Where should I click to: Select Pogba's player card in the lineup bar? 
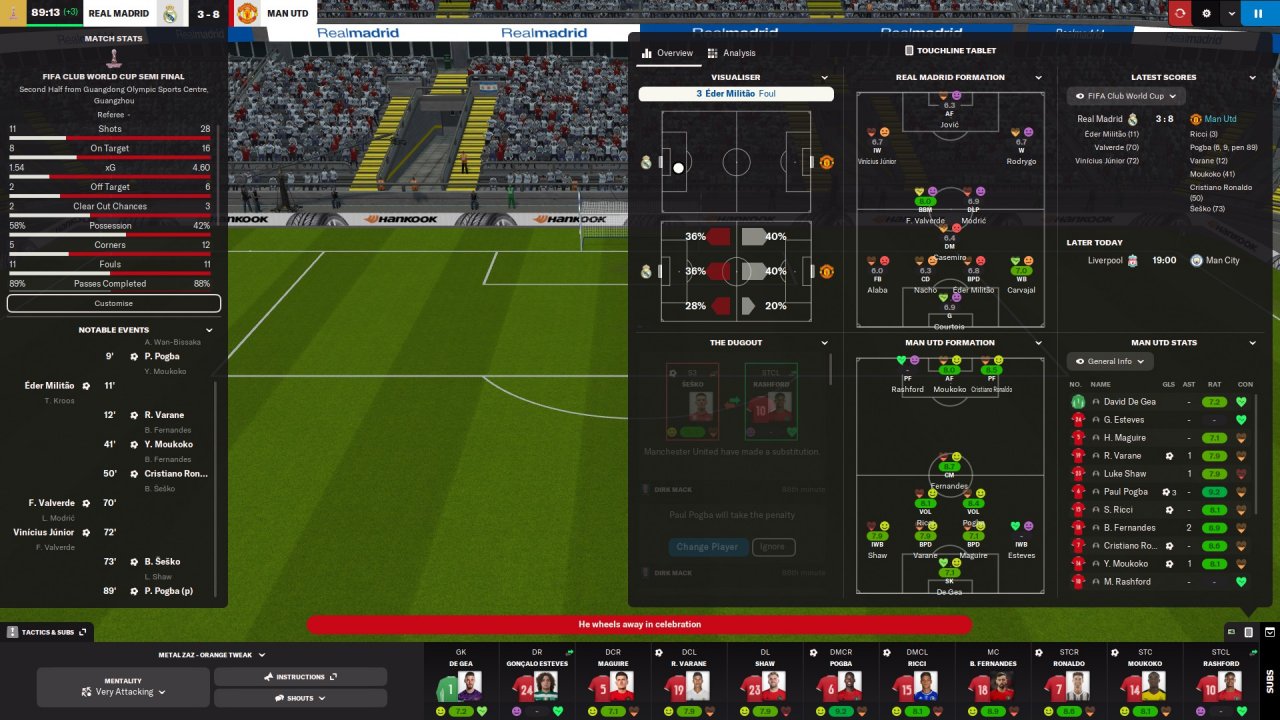click(840, 680)
